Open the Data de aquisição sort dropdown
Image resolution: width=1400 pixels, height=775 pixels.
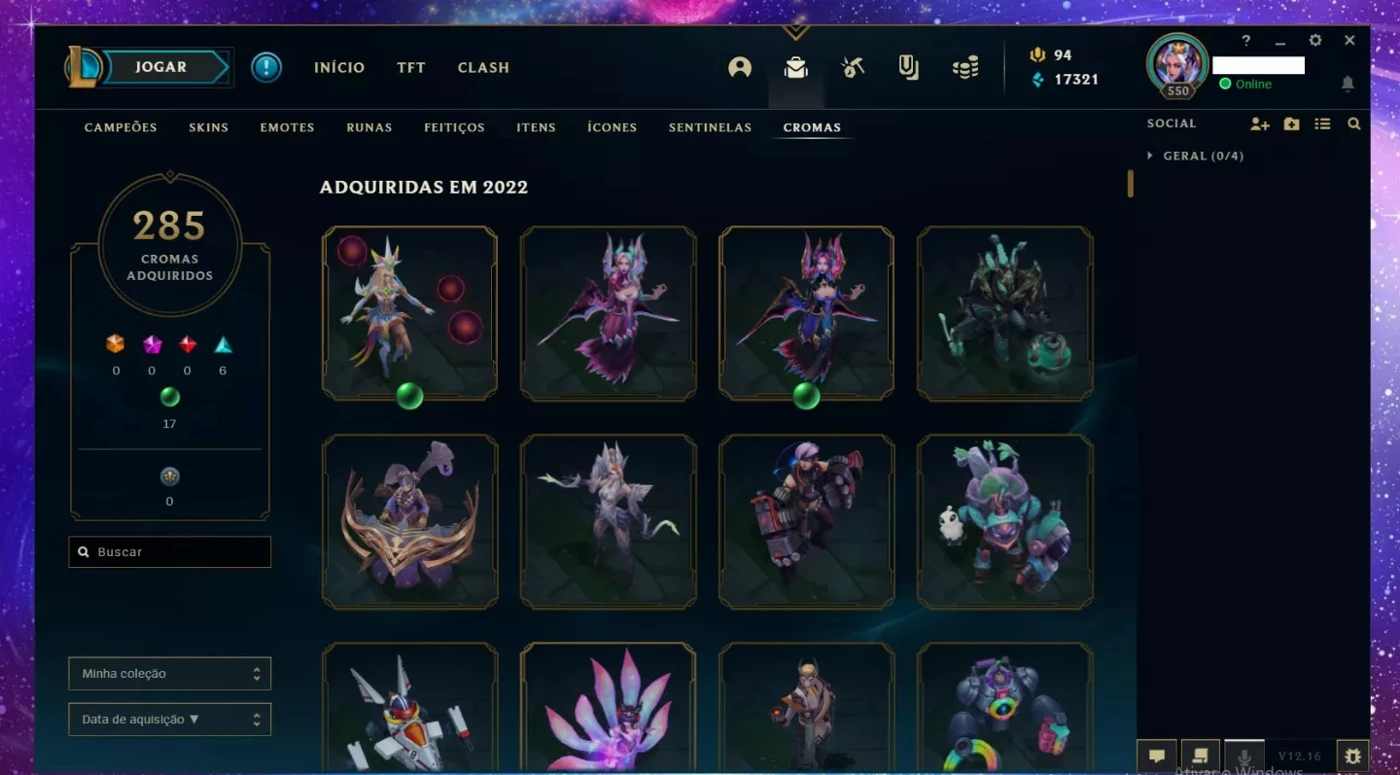(x=169, y=719)
